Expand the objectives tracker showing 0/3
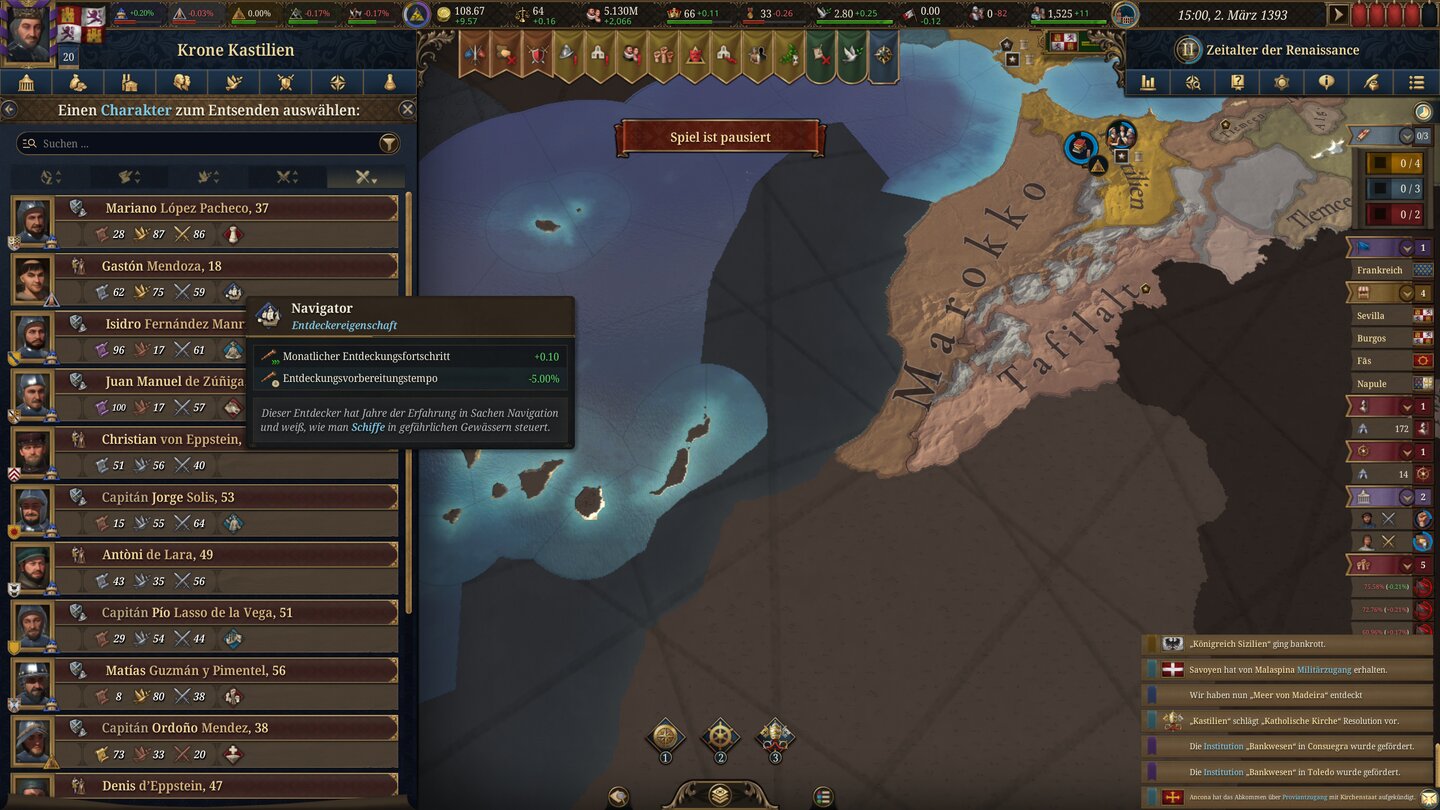1440x810 pixels. pyautogui.click(x=1406, y=135)
